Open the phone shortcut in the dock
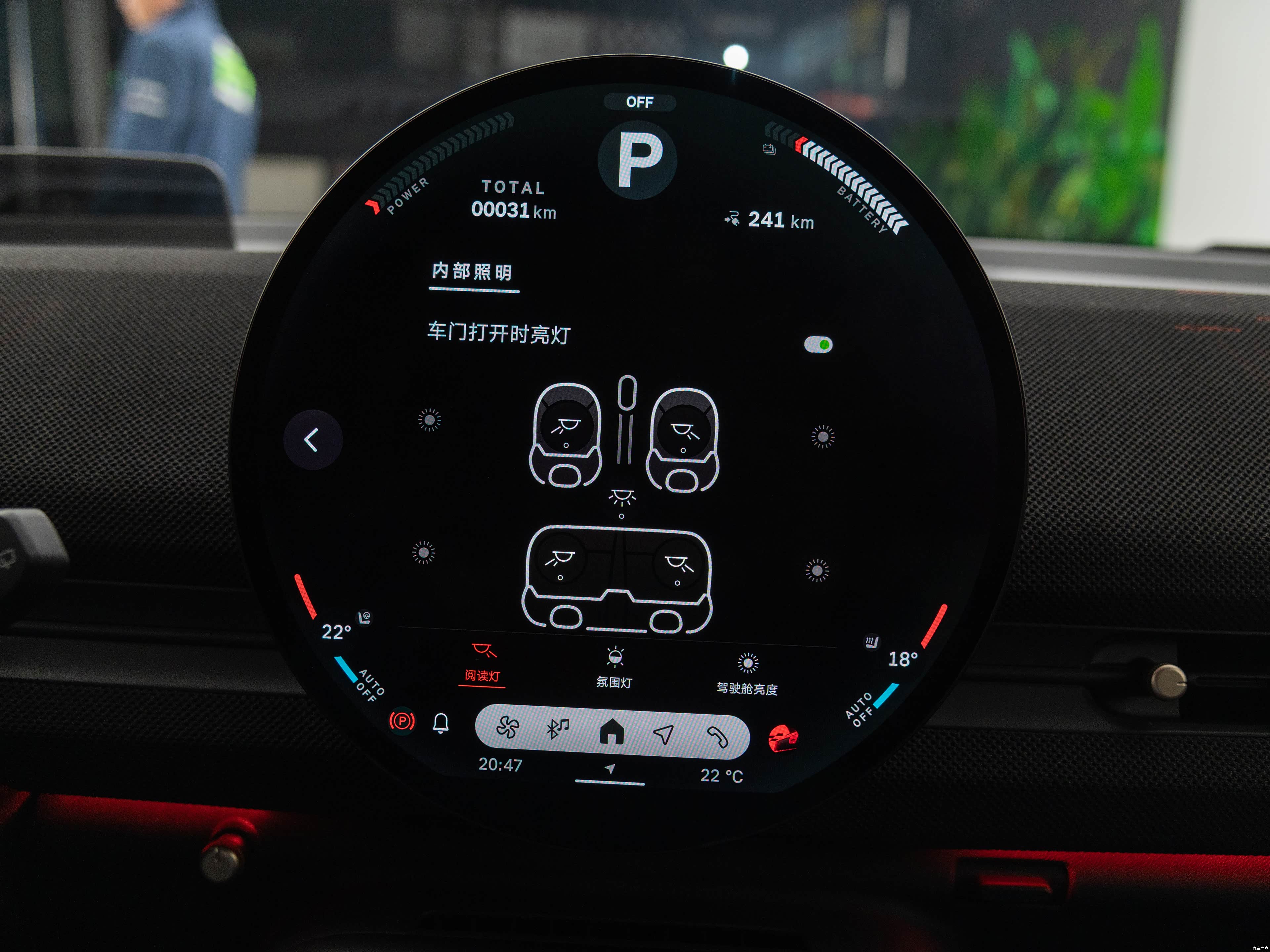The width and height of the screenshot is (1270, 952). 717,736
